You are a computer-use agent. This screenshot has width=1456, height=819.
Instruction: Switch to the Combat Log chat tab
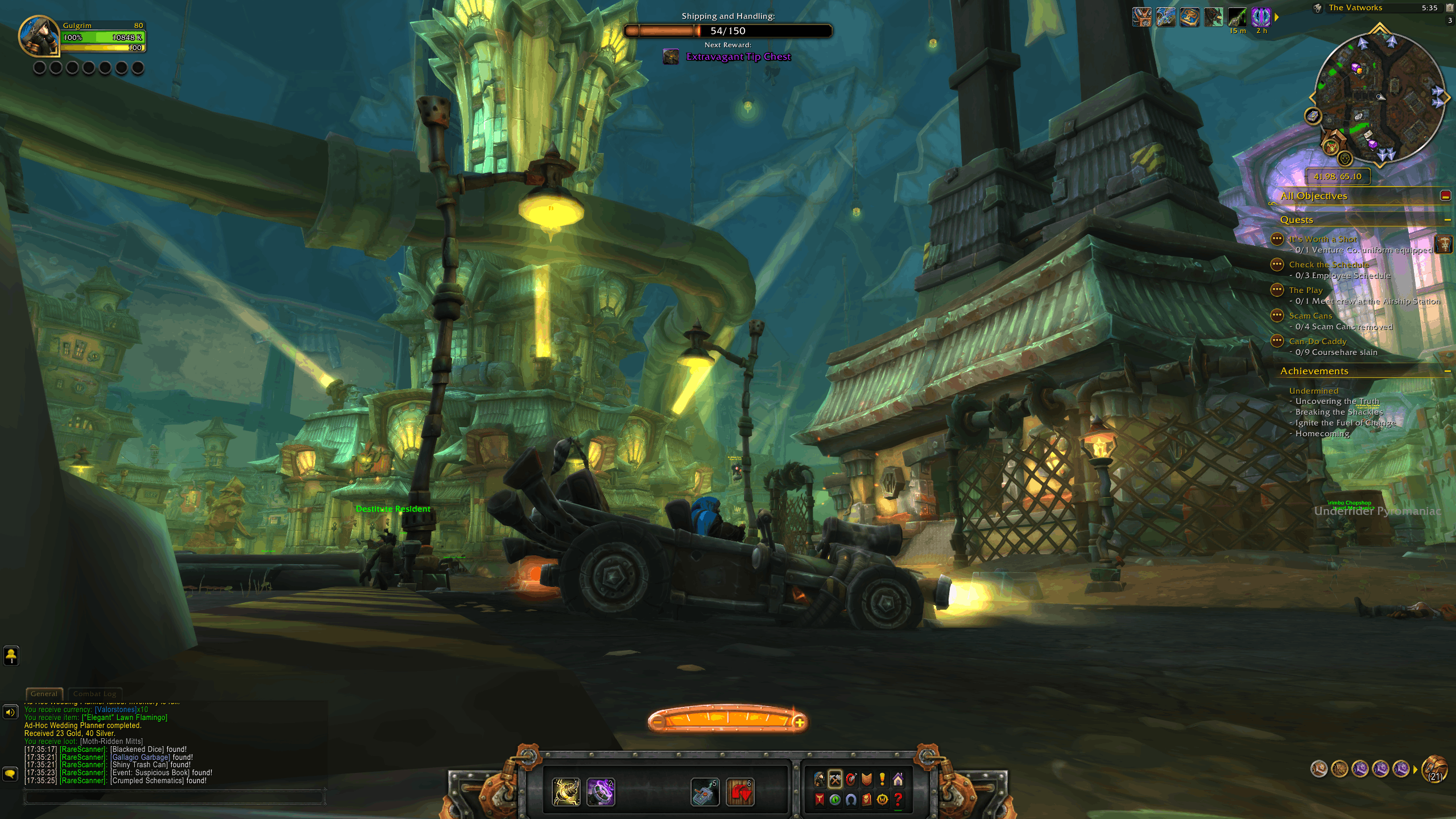pyautogui.click(x=94, y=694)
